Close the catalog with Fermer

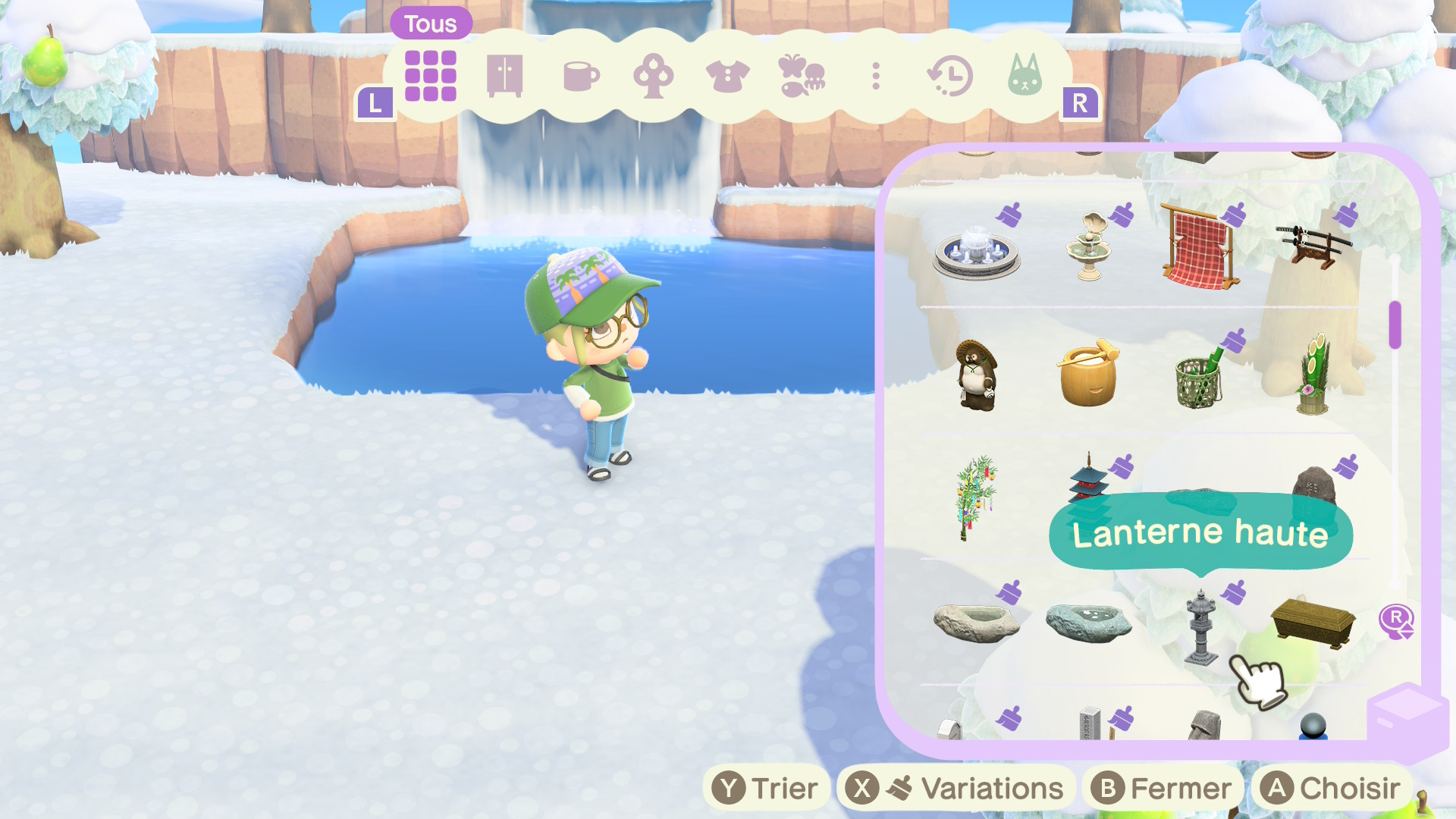(x=1162, y=789)
